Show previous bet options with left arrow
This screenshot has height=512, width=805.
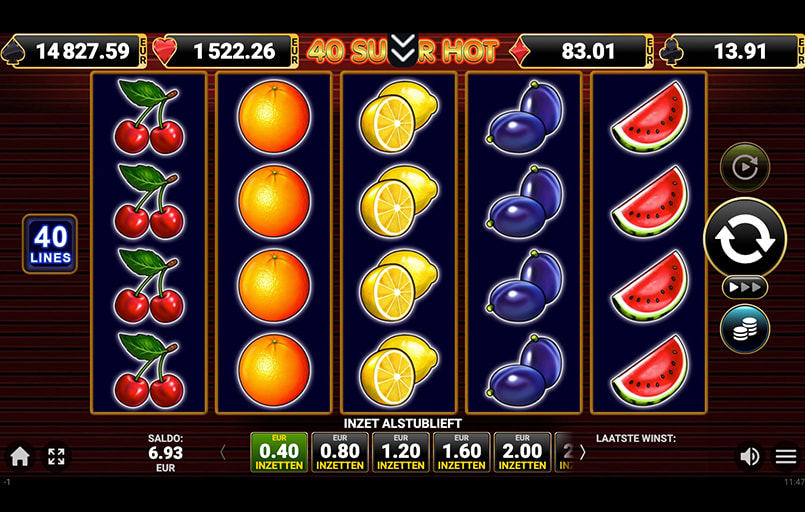pos(222,452)
